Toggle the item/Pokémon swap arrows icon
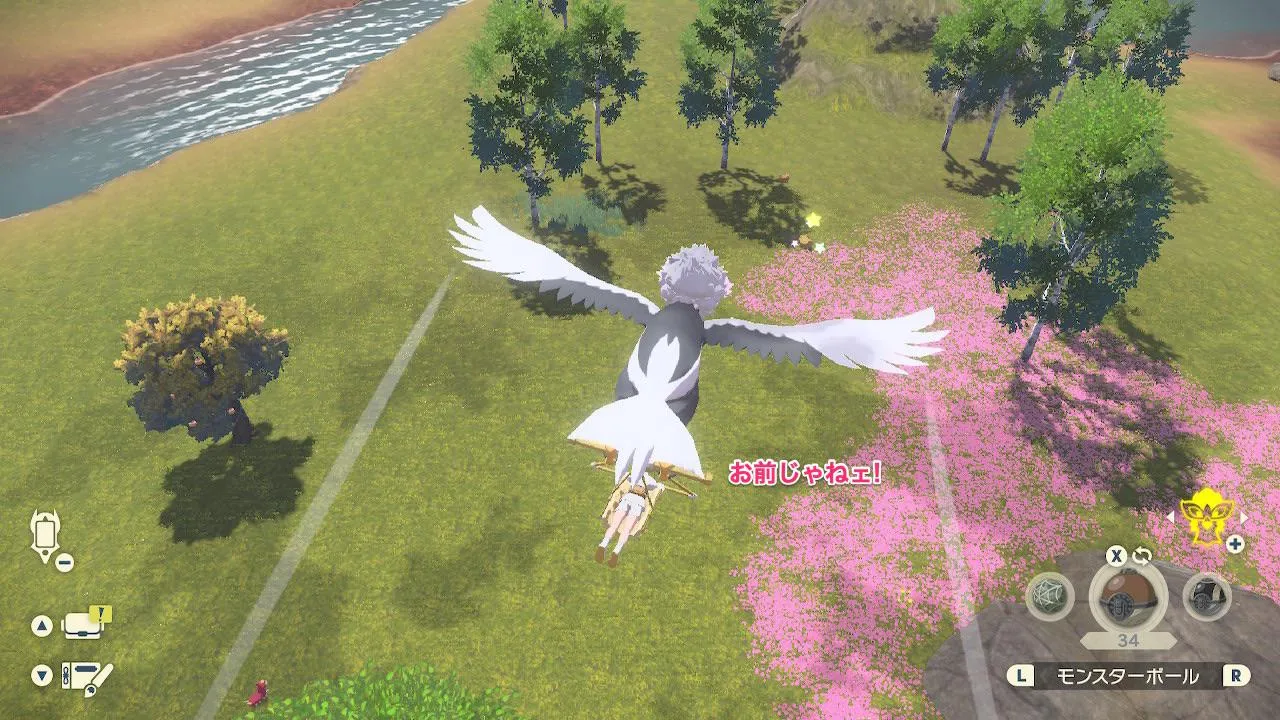 1143,556
